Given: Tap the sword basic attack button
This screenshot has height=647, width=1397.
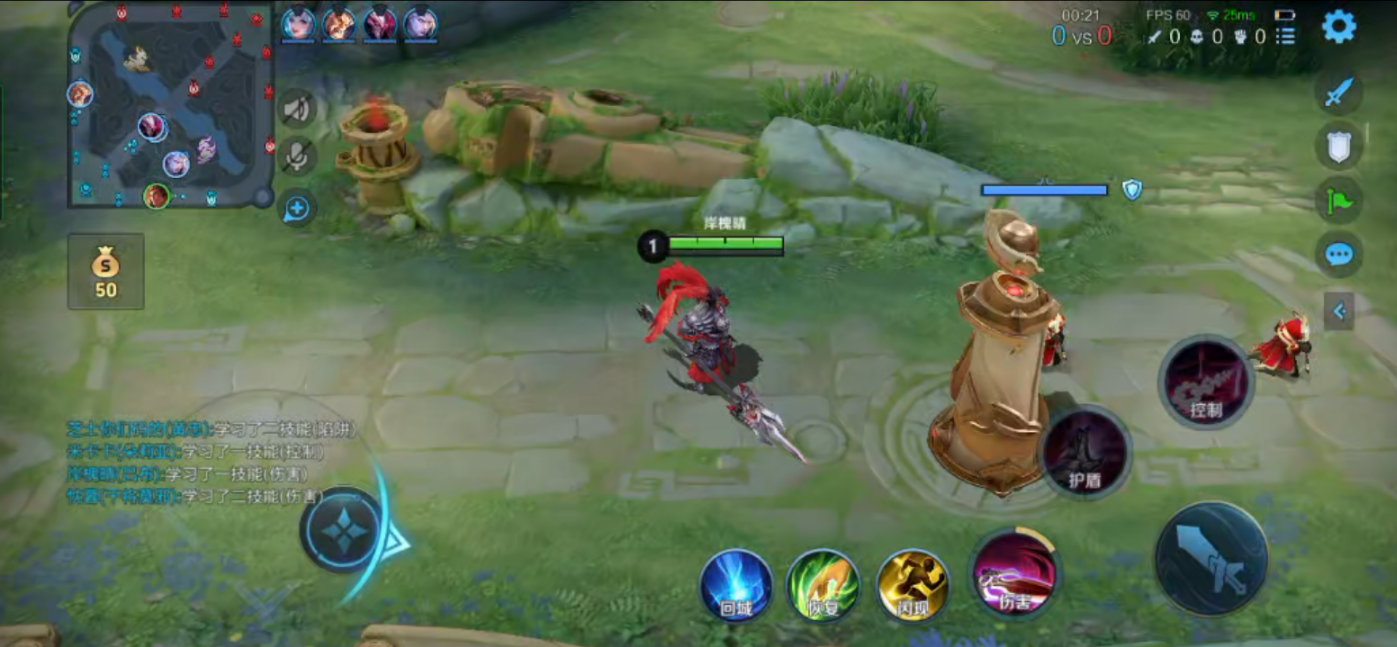Looking at the screenshot, I should click(x=1211, y=558).
